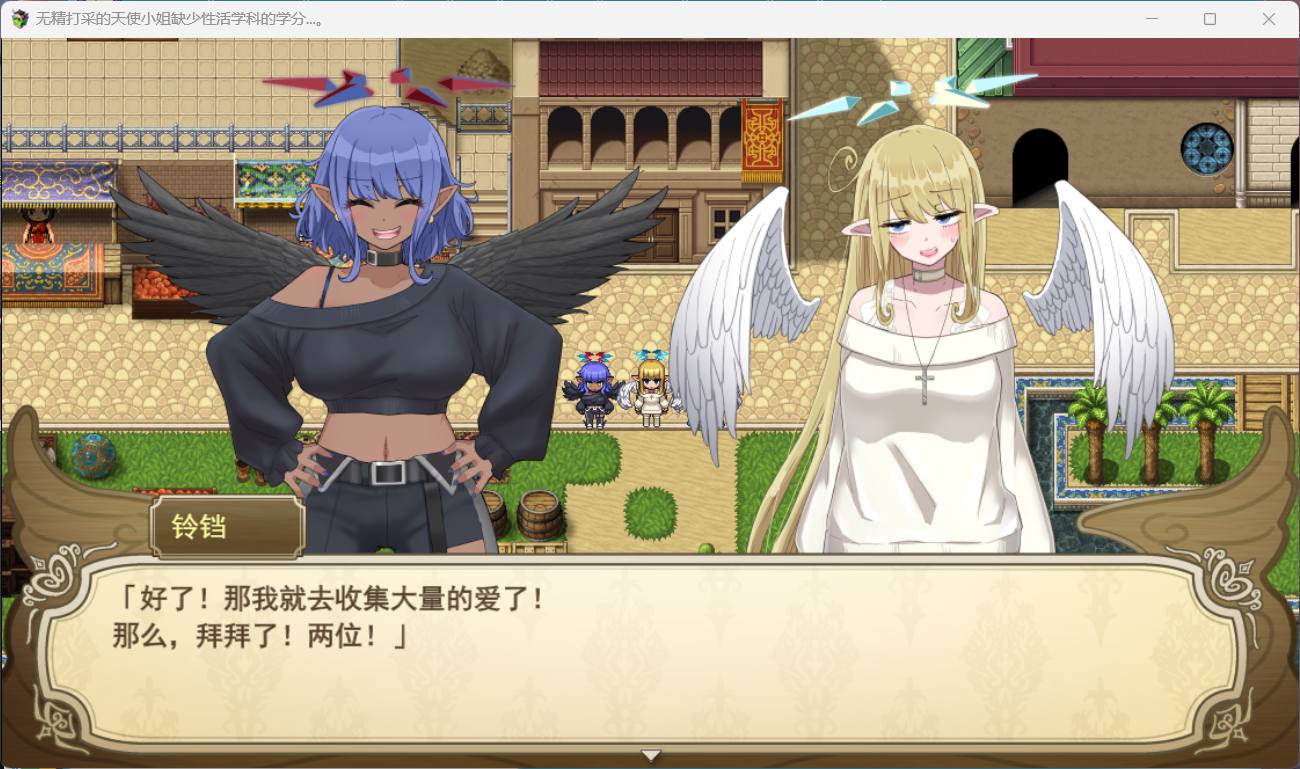Screen dimensions: 1300x769
Task: Click the continue arrow below the dialogue text
Action: (x=651, y=755)
